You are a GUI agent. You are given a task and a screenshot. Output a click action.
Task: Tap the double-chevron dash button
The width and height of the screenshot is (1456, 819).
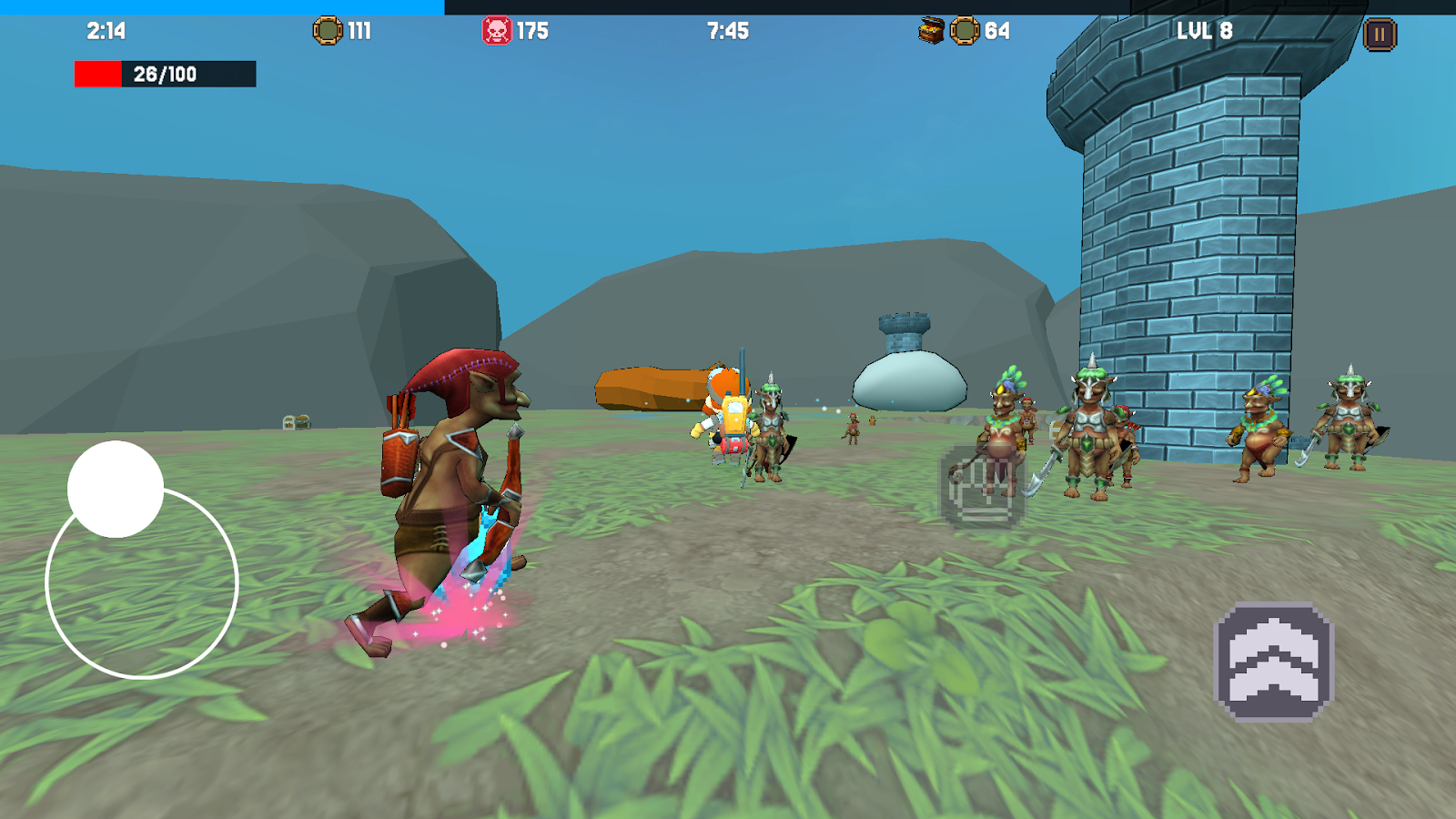pos(1274,662)
